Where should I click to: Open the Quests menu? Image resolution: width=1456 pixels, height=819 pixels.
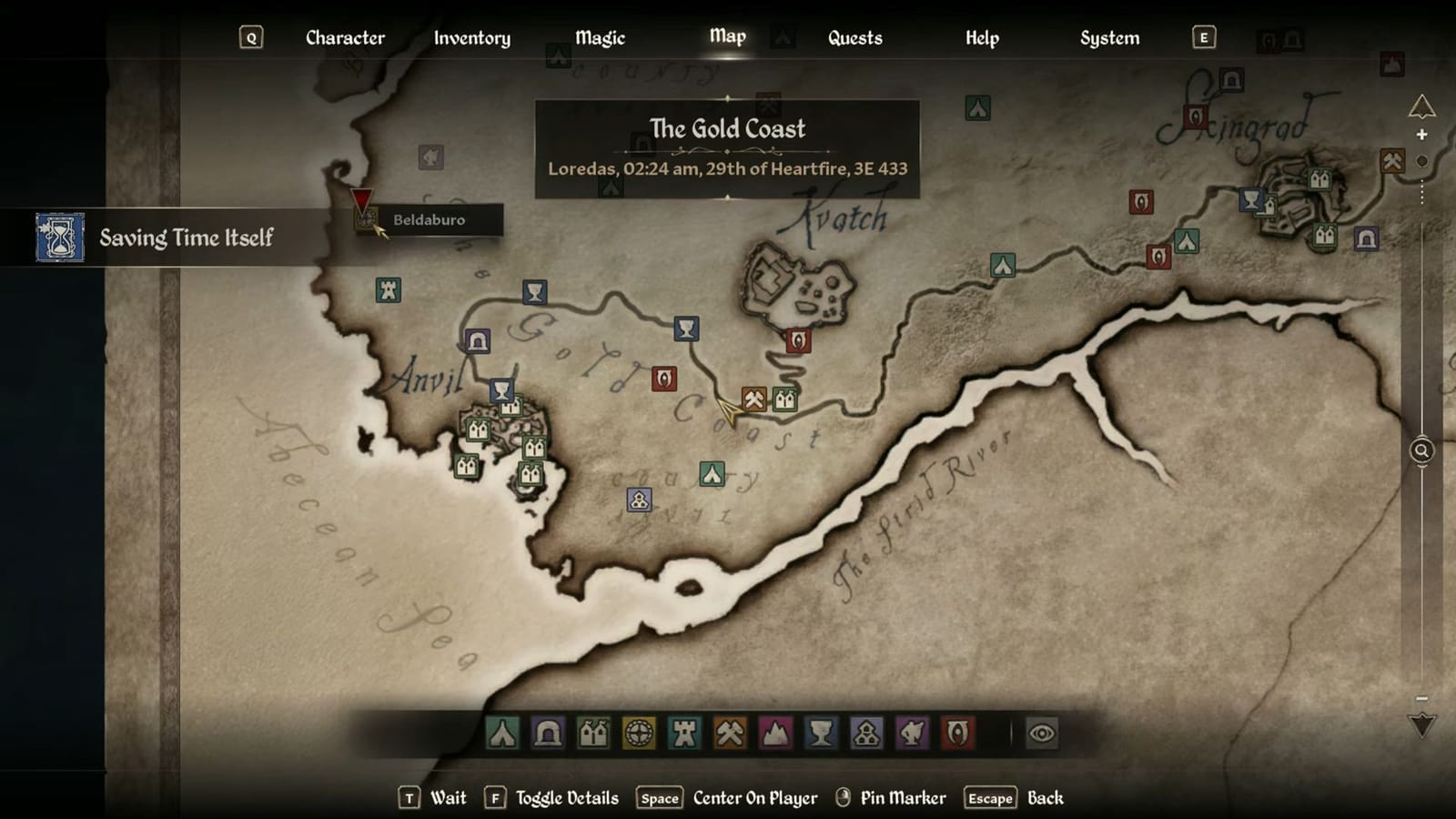(x=854, y=37)
